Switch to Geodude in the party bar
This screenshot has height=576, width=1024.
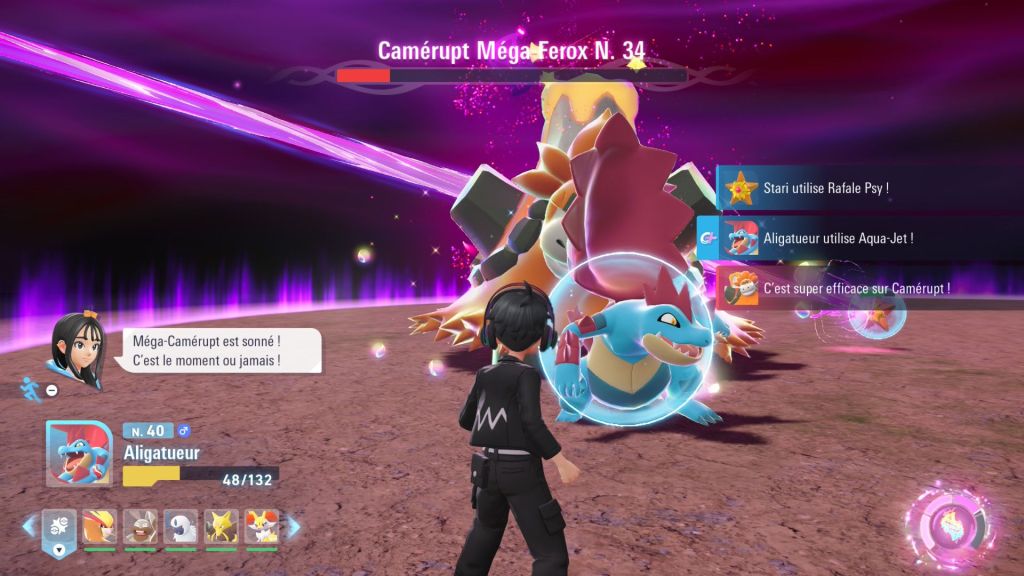(140, 527)
